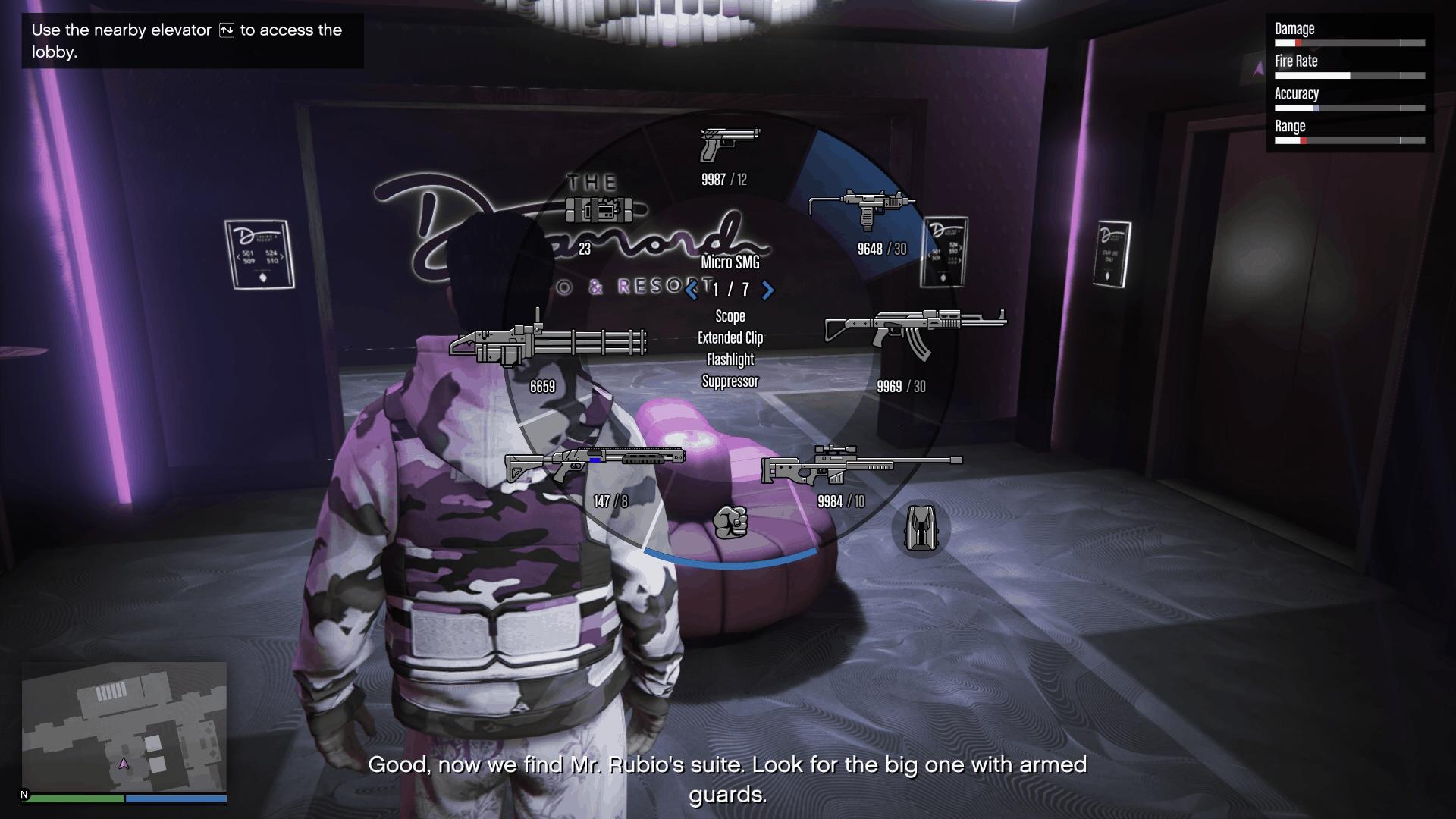Viewport: 1456px width, 819px height.
Task: Select the shotgun weapon slot
Action: [x=595, y=463]
